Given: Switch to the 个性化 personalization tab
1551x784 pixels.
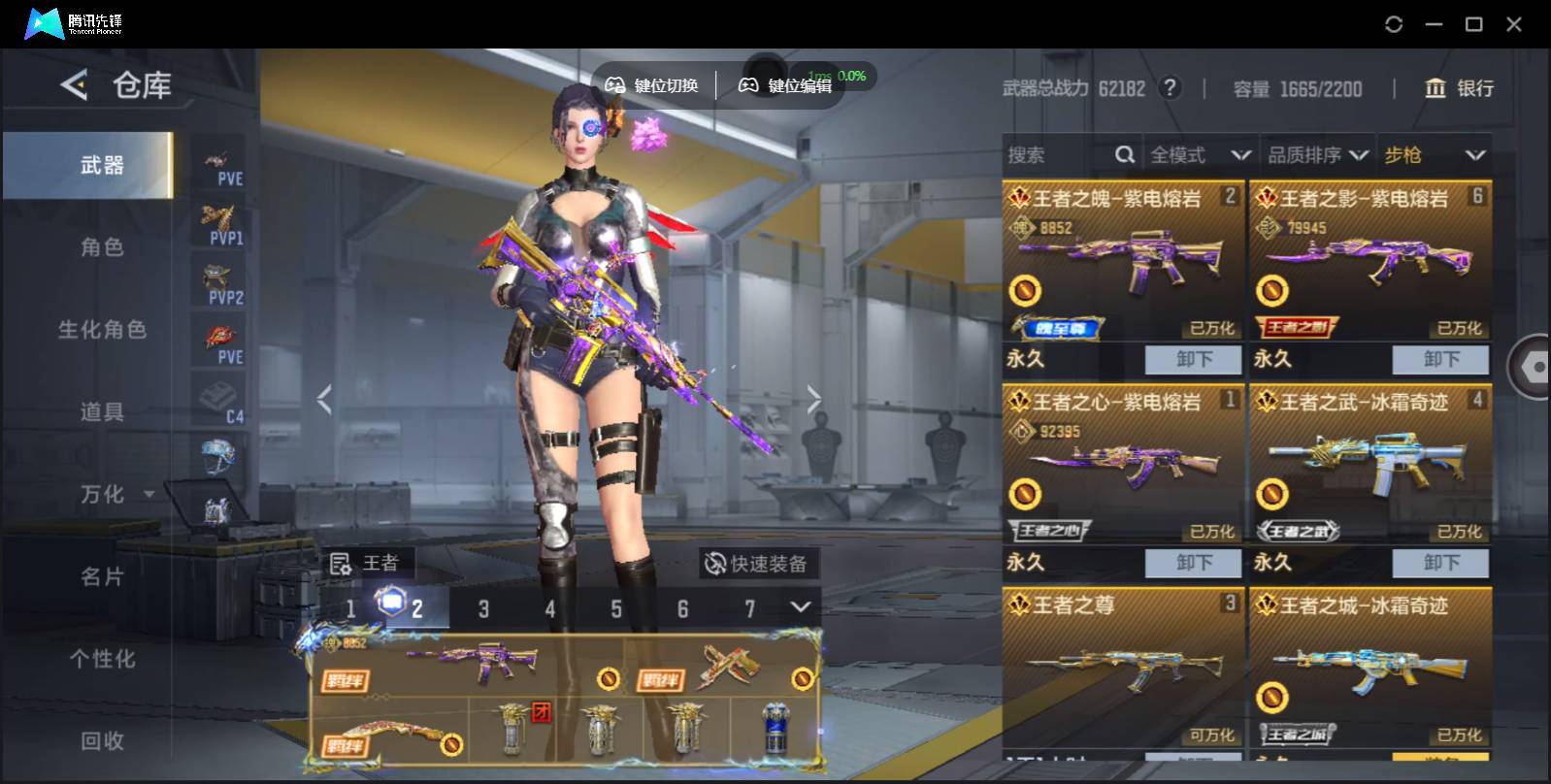Looking at the screenshot, I should [x=102, y=660].
